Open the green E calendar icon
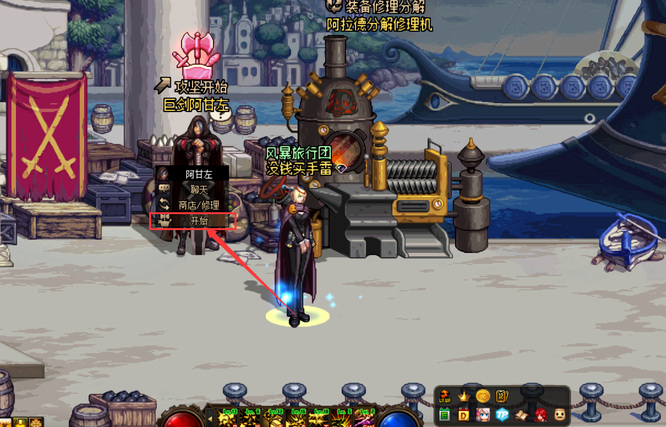 point(445,414)
